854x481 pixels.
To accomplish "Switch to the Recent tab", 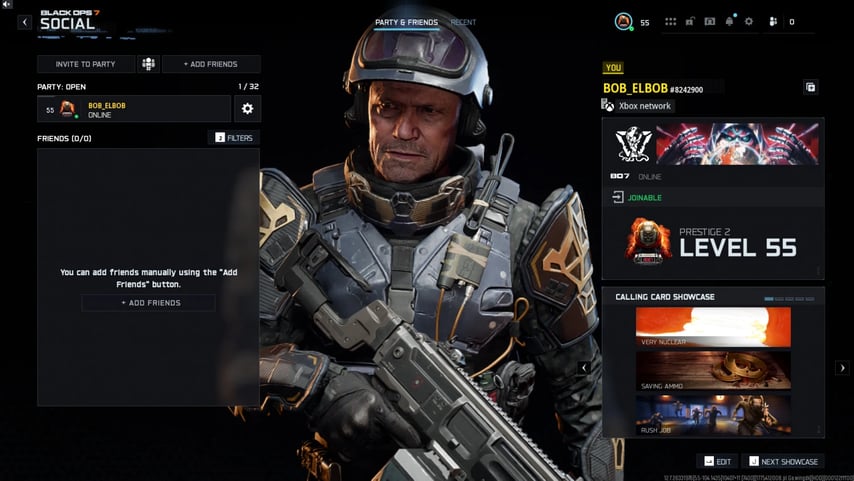I will click(463, 22).
